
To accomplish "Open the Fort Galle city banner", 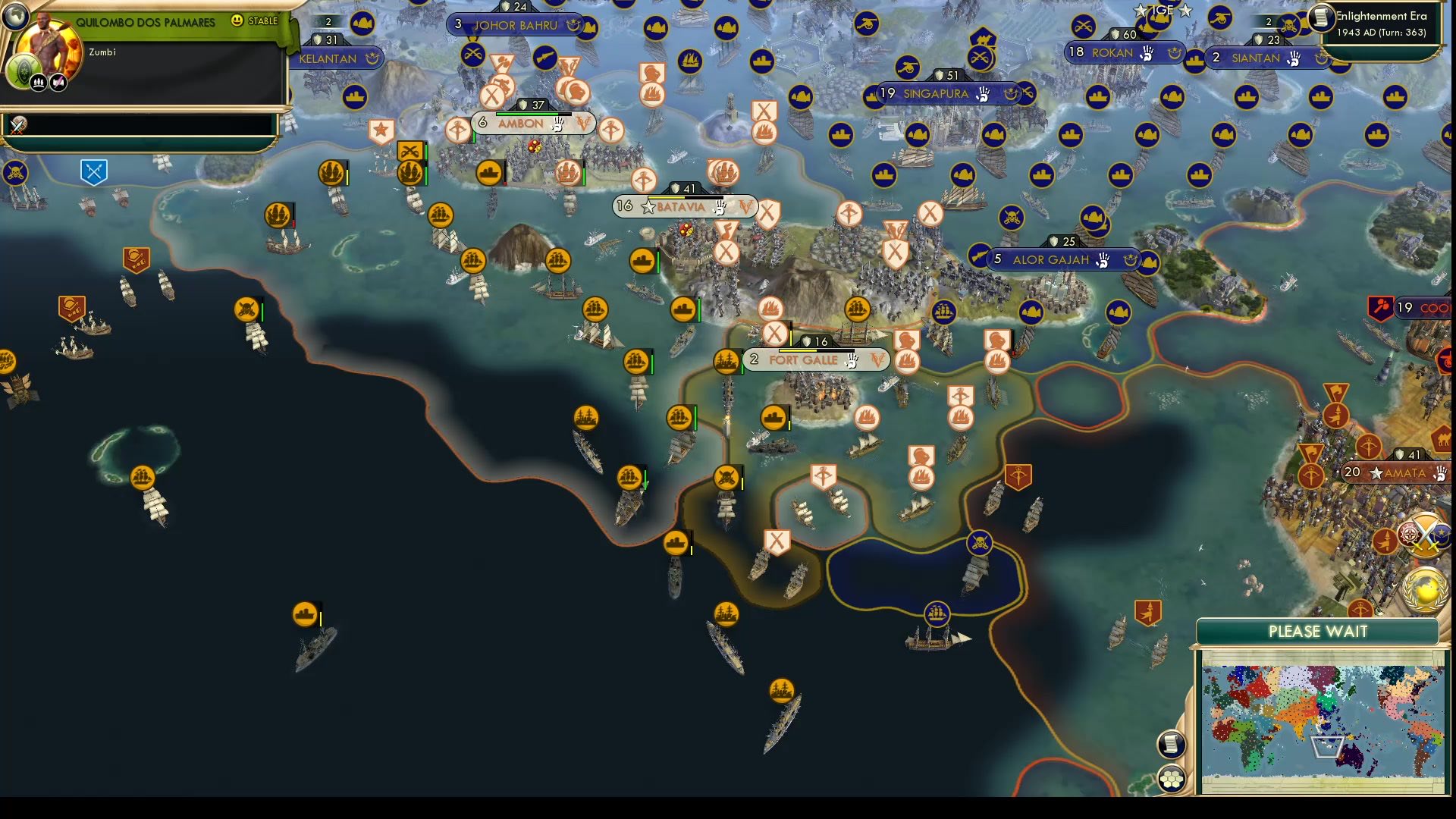I will (x=804, y=360).
